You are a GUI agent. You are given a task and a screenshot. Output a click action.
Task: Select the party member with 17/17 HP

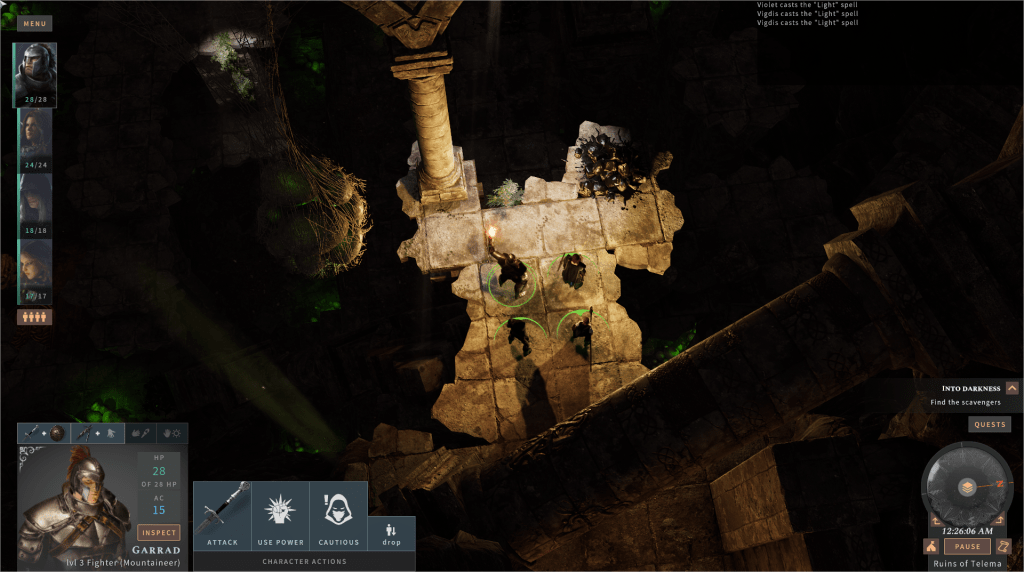tap(35, 269)
